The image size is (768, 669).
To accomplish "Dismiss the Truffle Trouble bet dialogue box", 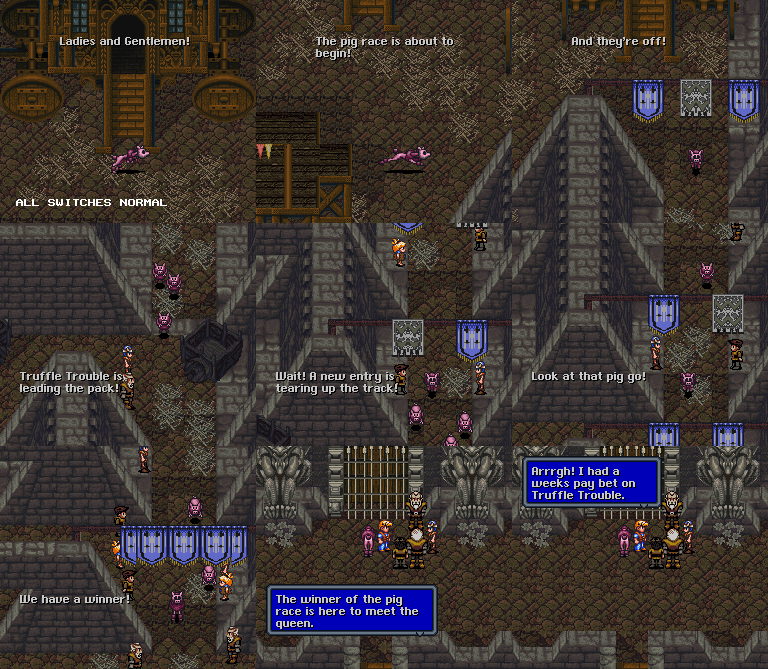I will 591,482.
